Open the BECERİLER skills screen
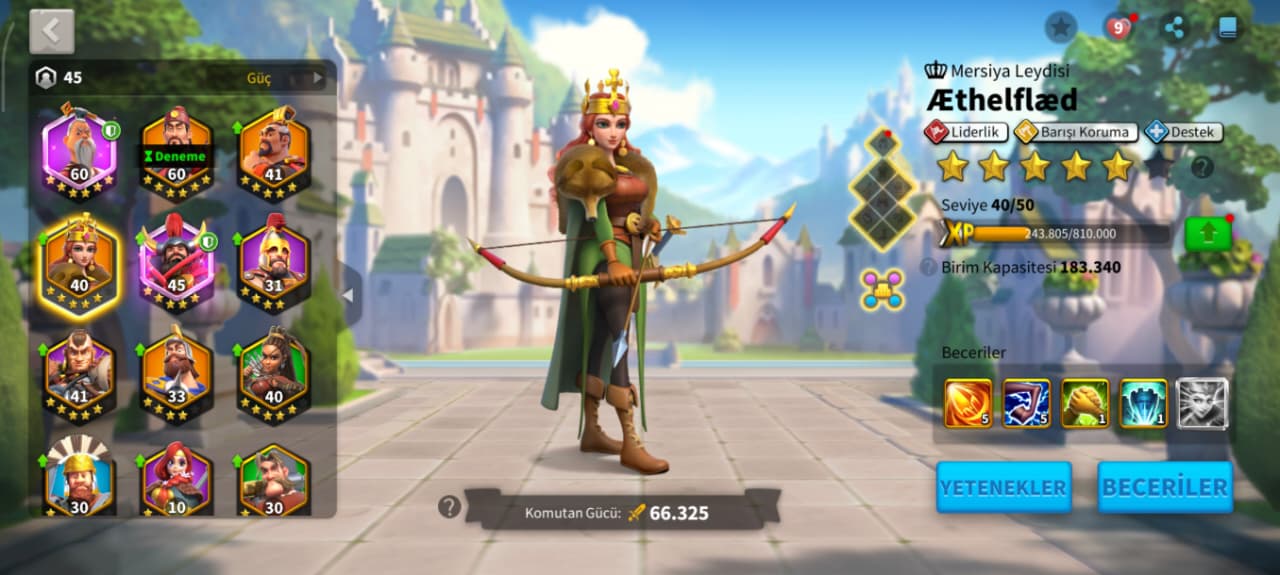Image resolution: width=1280 pixels, height=575 pixels. [1165, 488]
